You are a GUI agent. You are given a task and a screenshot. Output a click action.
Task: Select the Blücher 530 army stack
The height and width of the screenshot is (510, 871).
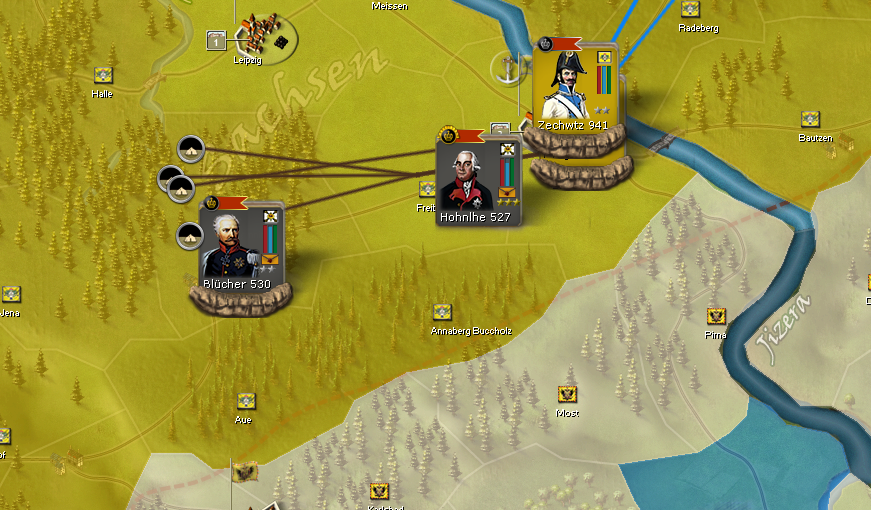(240, 247)
